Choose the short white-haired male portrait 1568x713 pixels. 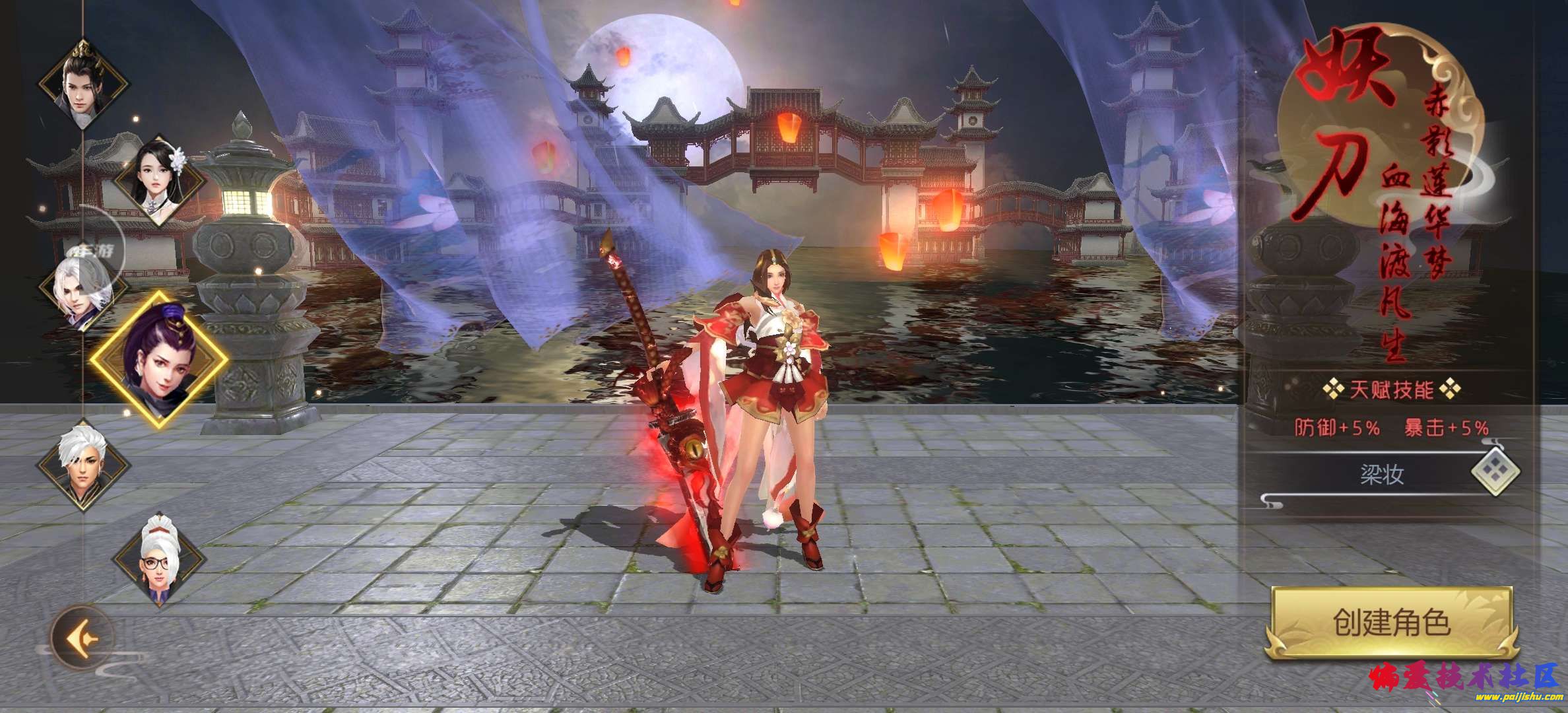[82, 462]
